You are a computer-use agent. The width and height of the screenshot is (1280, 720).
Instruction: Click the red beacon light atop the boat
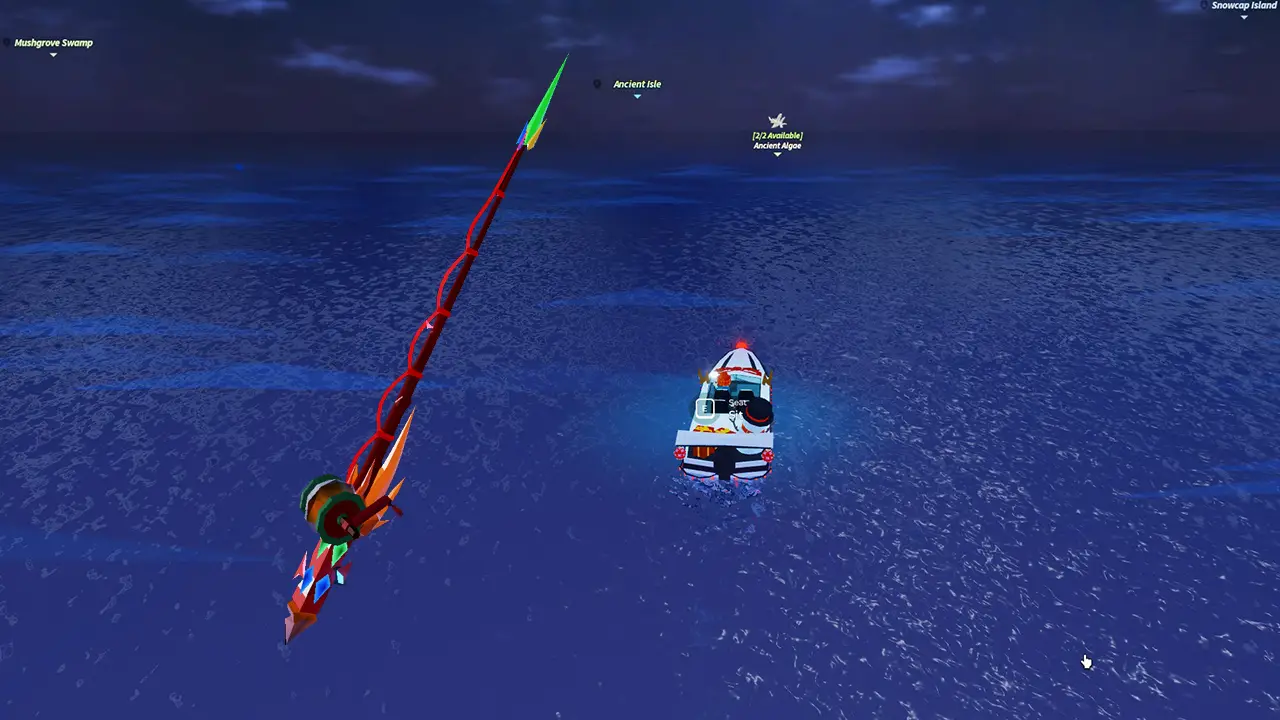(741, 344)
